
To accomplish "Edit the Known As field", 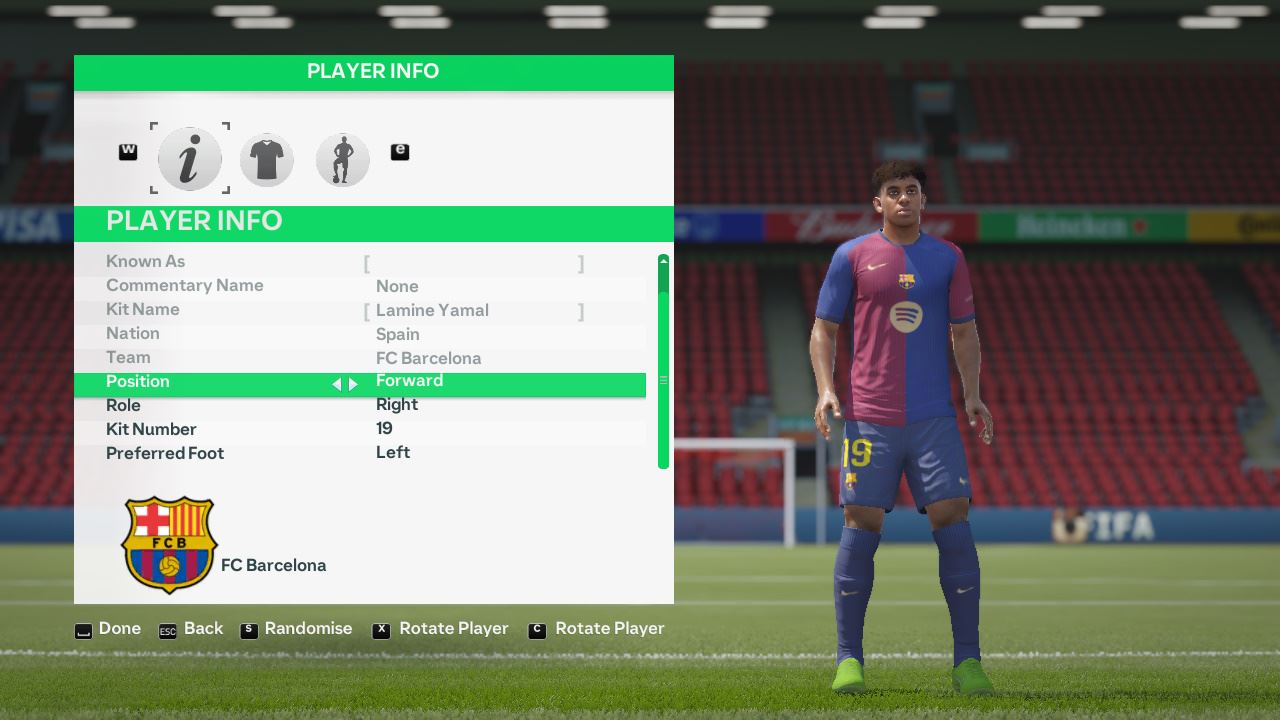I will pyautogui.click(x=474, y=263).
